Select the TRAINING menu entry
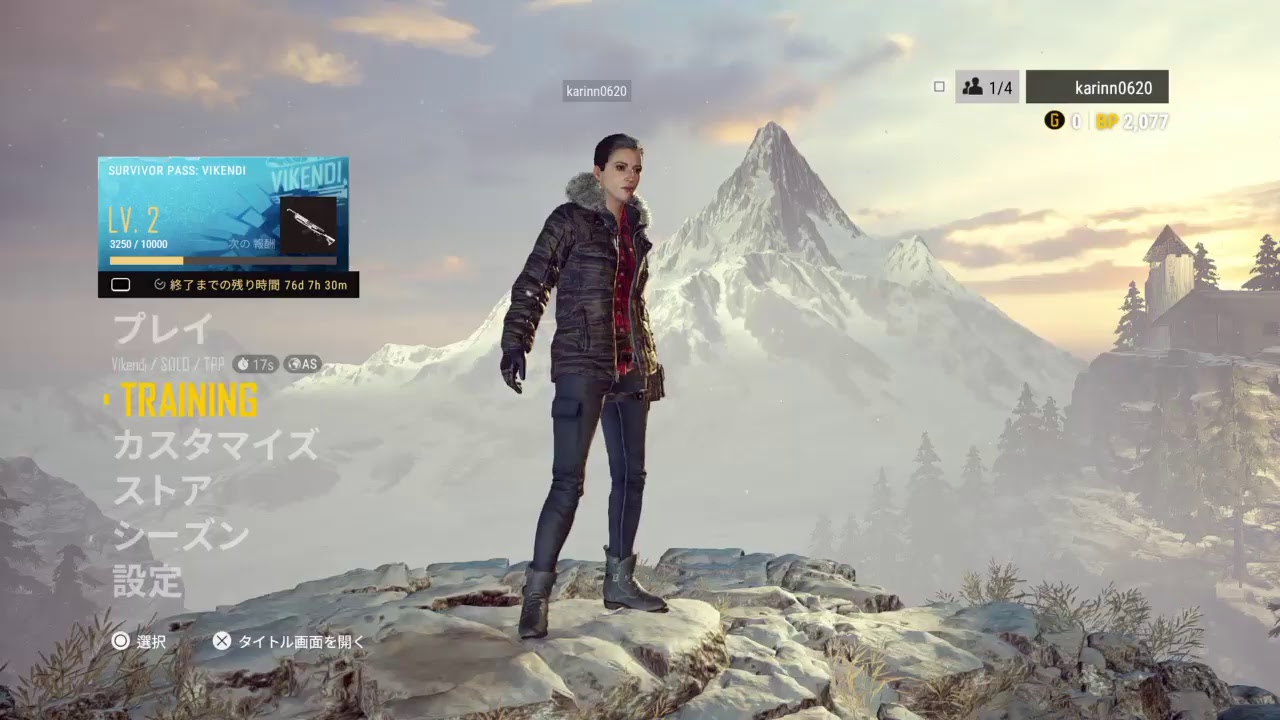 (x=189, y=400)
